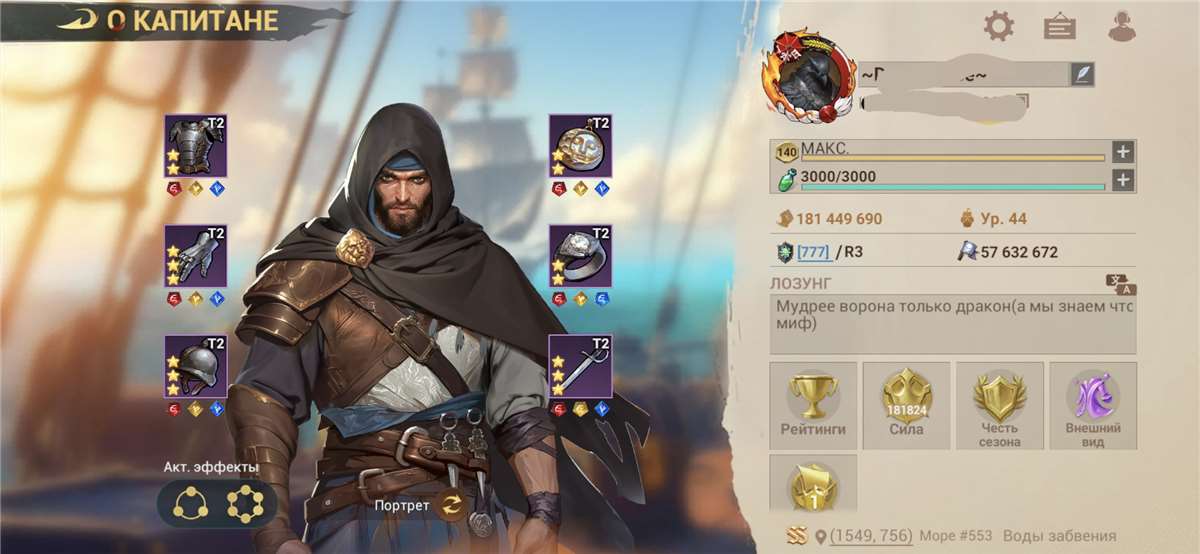The image size is (1200, 554).
Task: Open the notice board icon
Action: point(1059,26)
